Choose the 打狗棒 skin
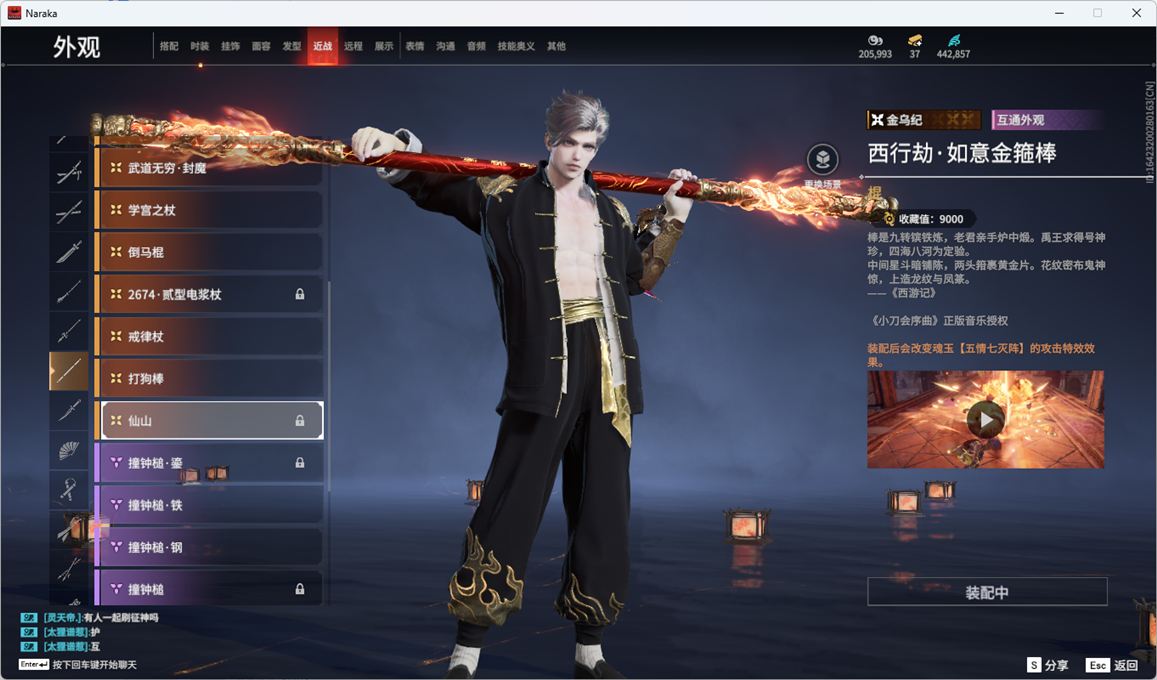The width and height of the screenshot is (1157, 680). (x=209, y=379)
